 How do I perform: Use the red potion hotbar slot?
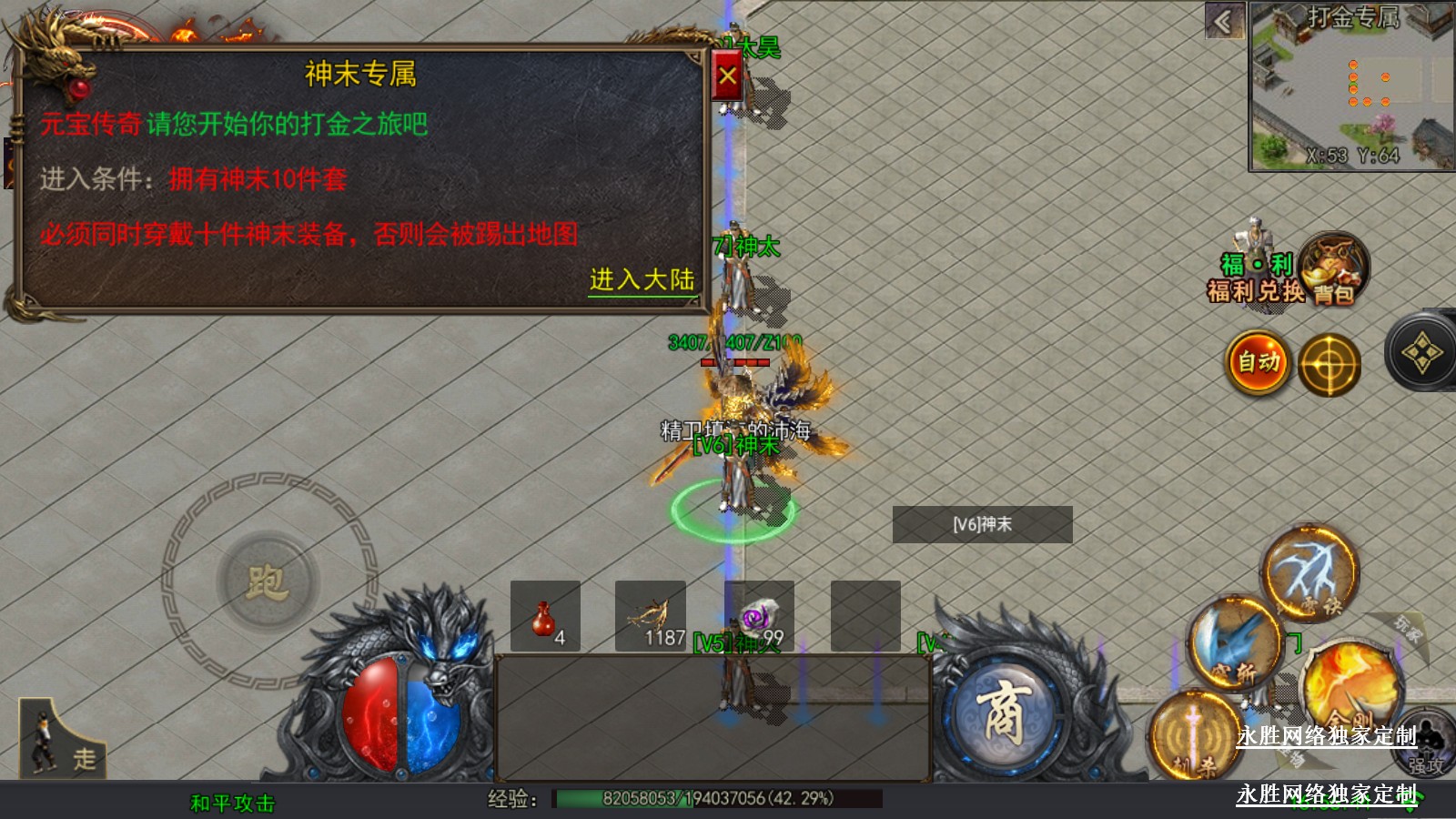coord(545,616)
